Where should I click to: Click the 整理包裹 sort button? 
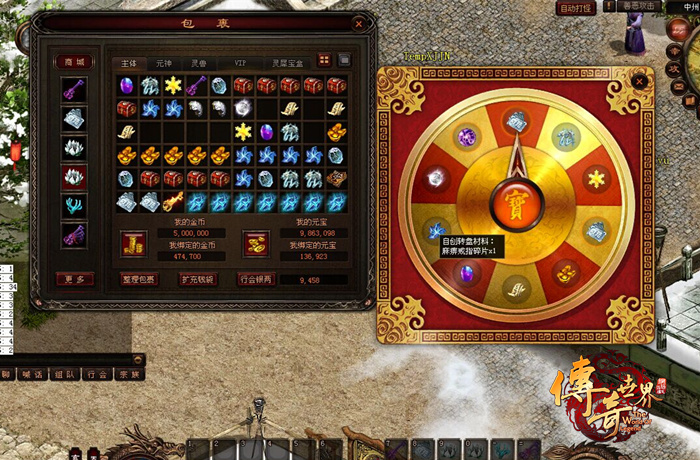click(138, 279)
